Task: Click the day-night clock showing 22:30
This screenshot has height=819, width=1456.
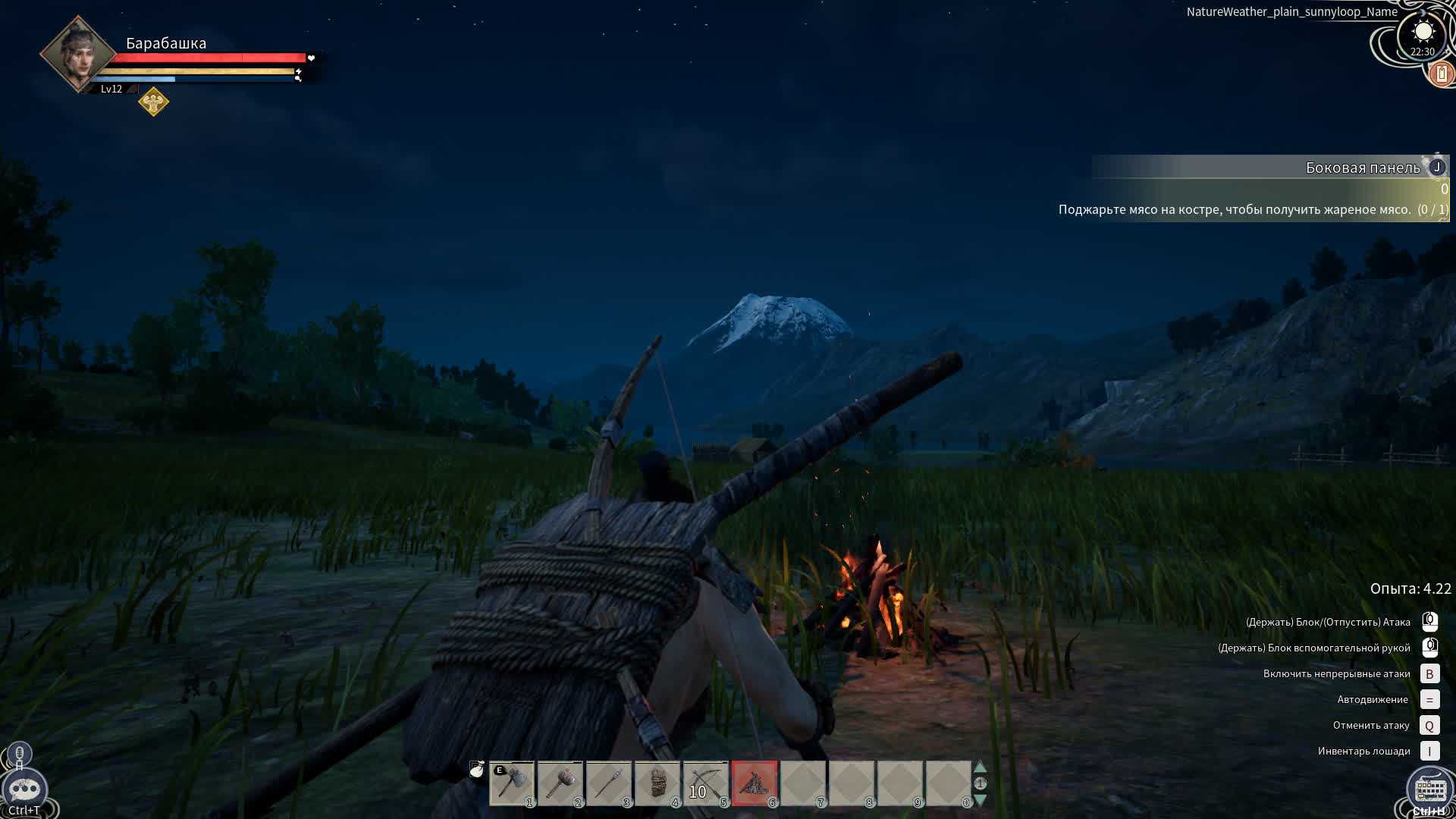Action: (1423, 36)
